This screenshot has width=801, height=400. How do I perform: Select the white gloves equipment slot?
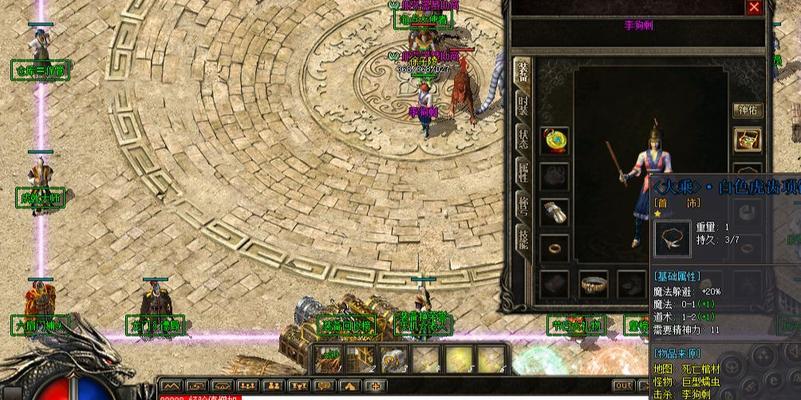pos(555,212)
